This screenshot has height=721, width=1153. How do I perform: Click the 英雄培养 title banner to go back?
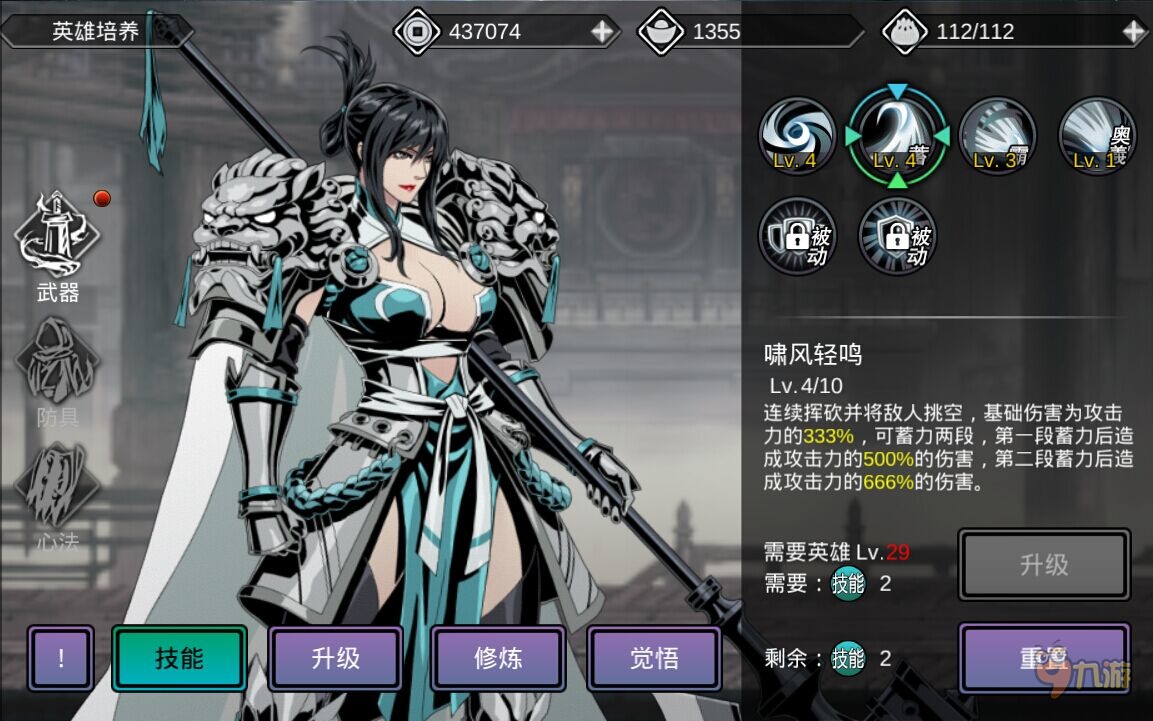(96, 31)
